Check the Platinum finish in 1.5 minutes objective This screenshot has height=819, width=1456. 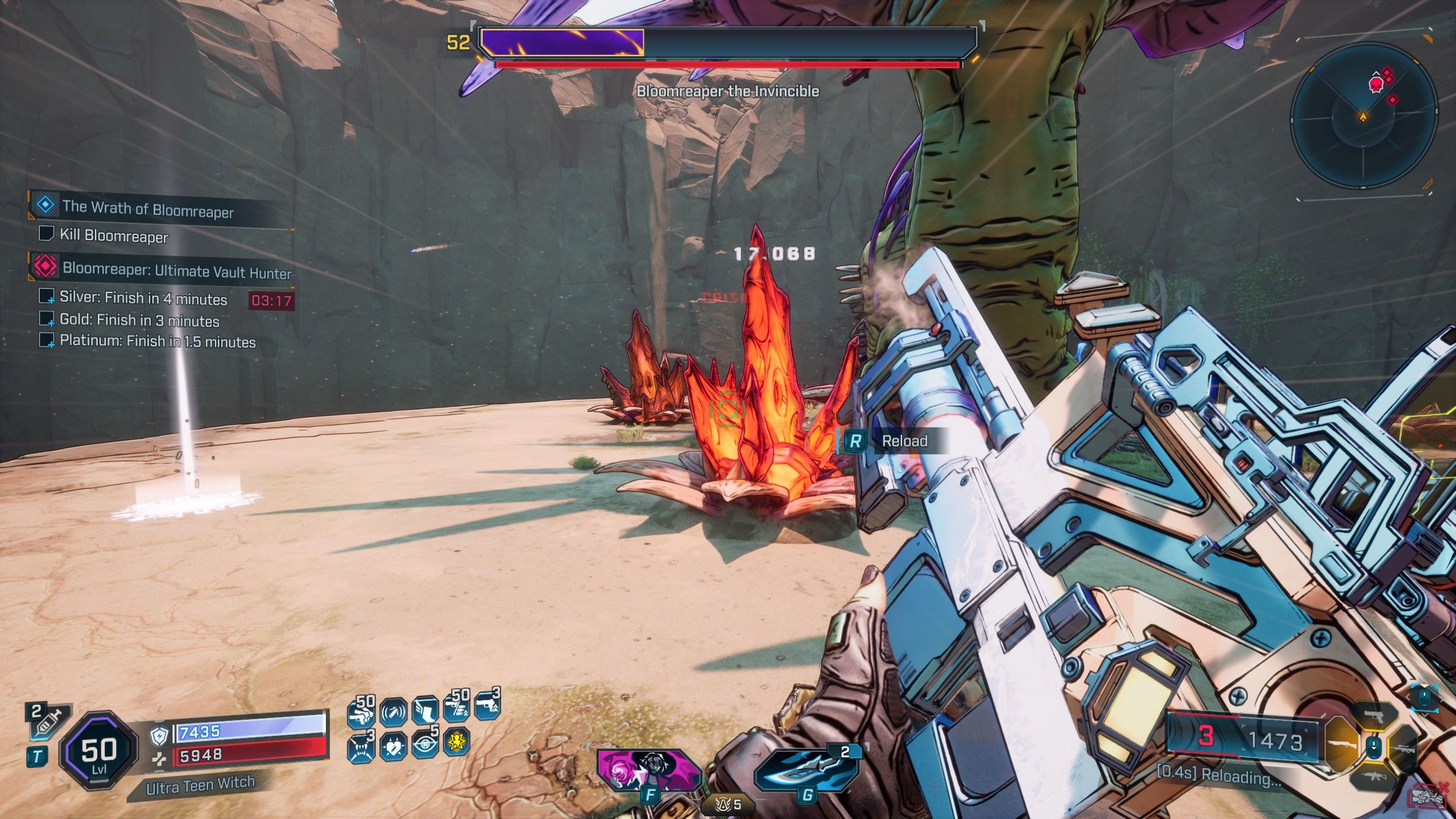tap(45, 341)
